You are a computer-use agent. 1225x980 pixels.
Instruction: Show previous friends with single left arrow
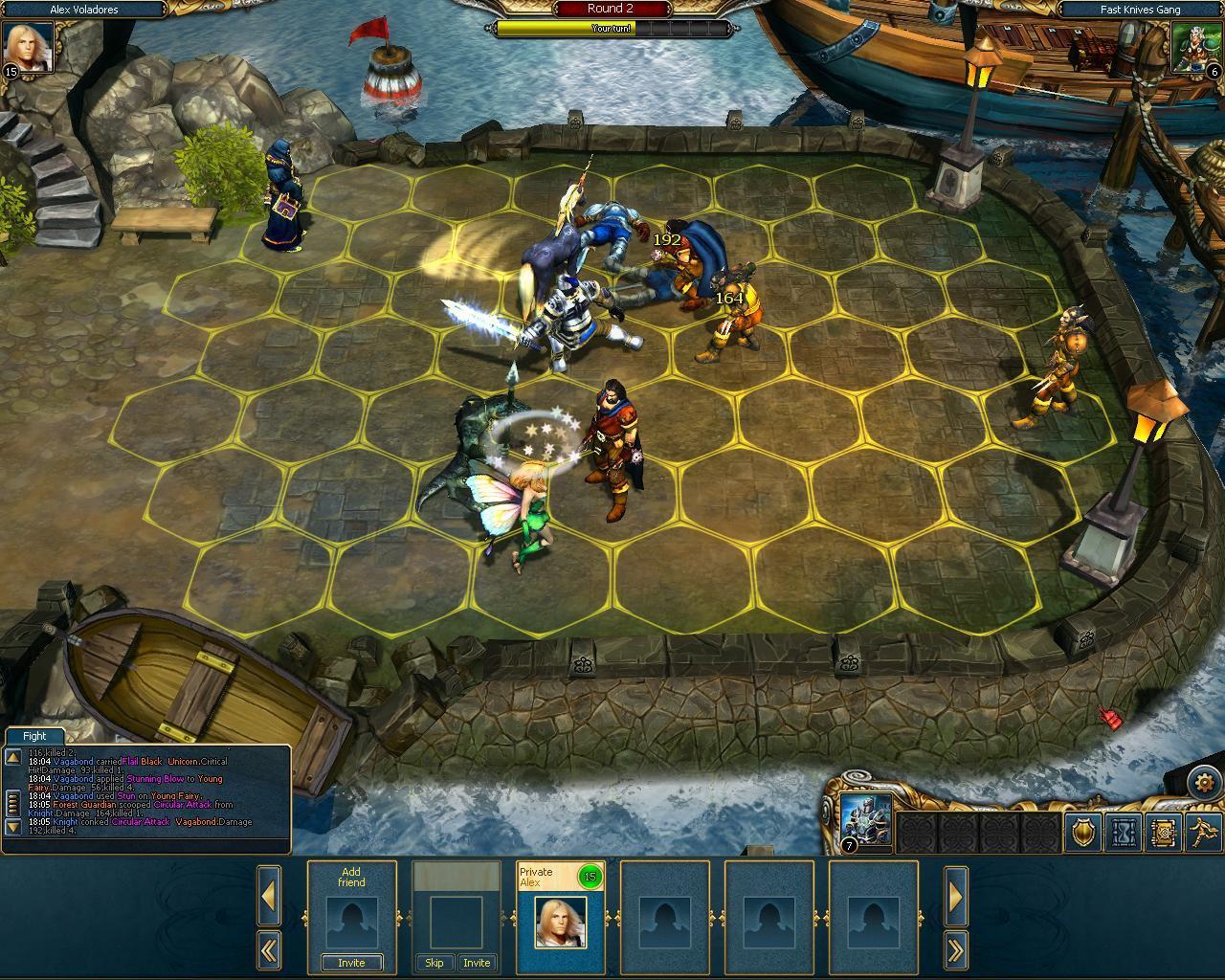(x=269, y=896)
